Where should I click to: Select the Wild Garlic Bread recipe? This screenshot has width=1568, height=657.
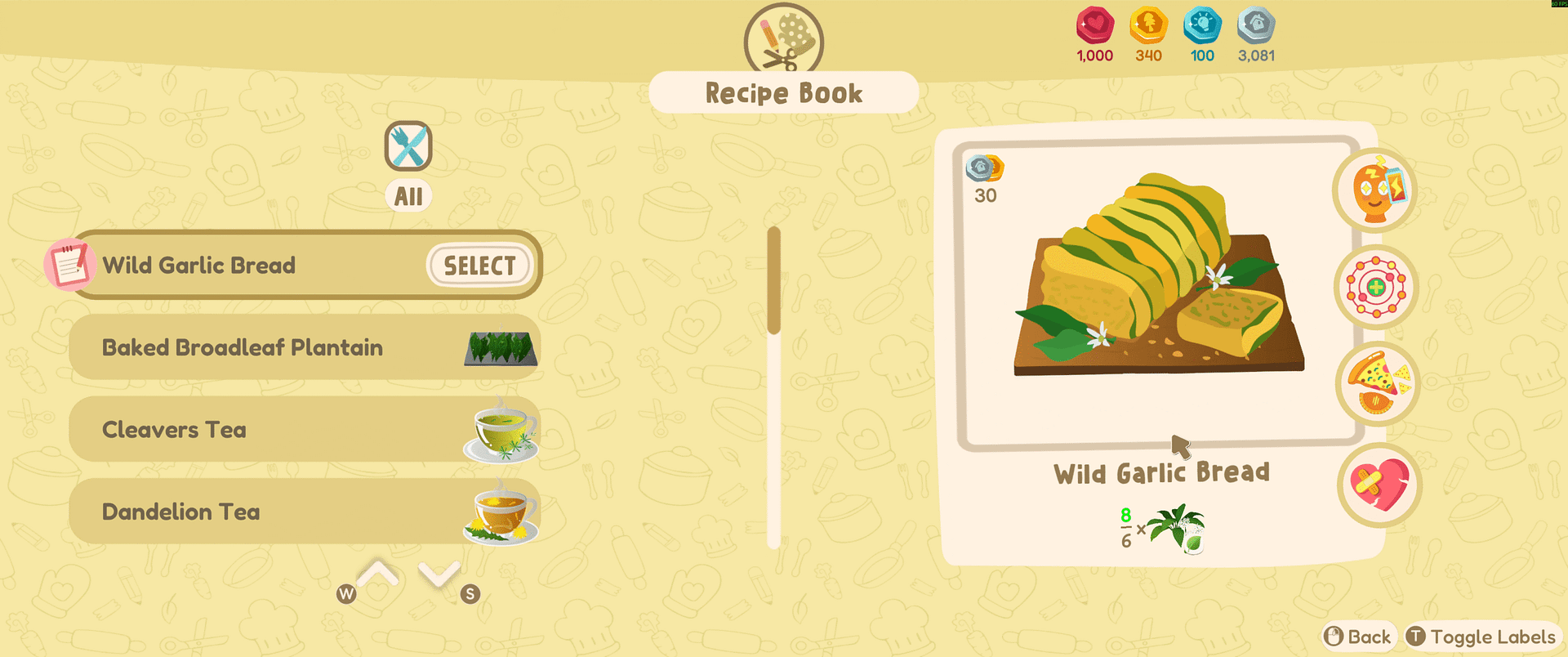(479, 266)
